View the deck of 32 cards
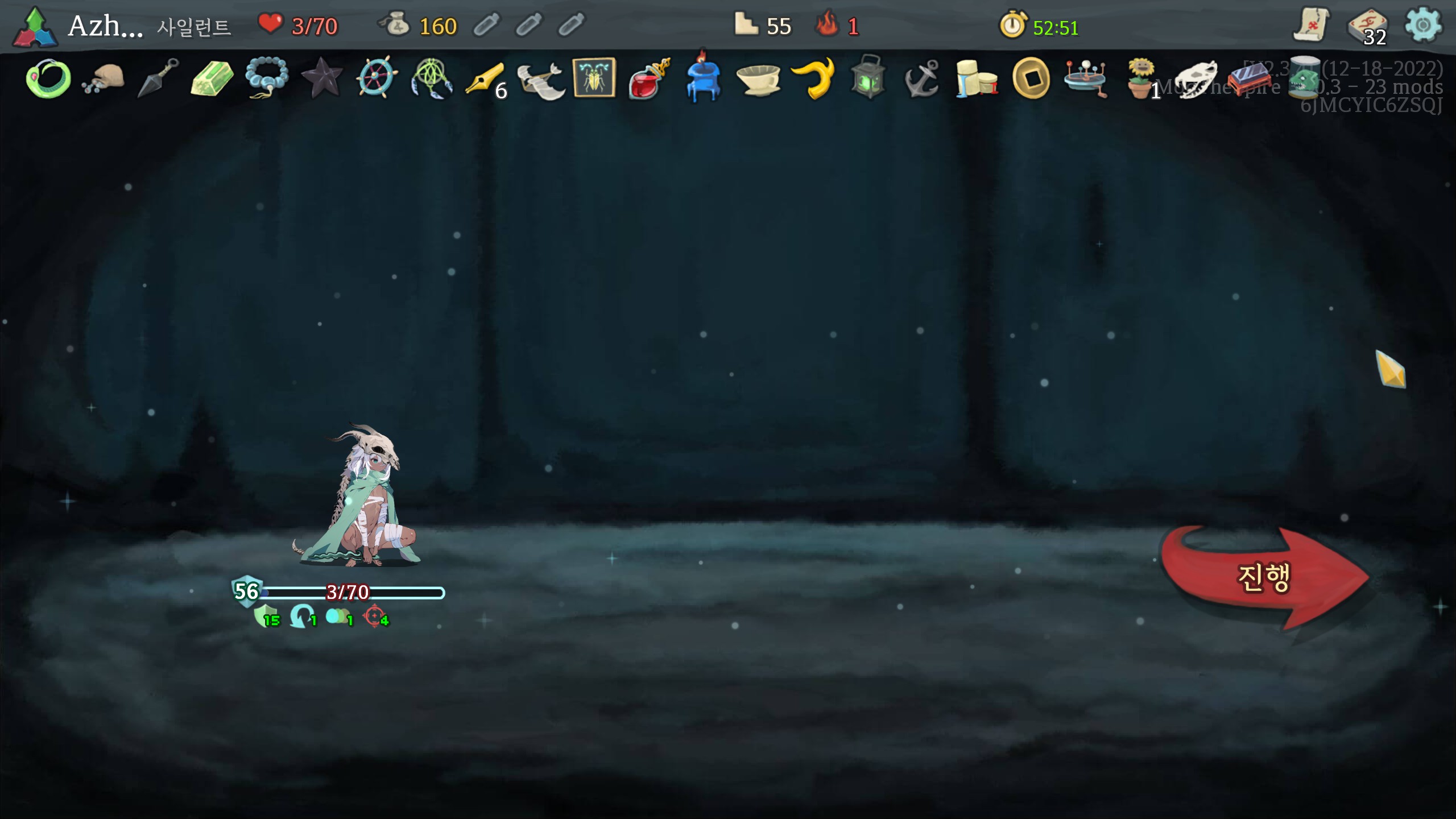The image size is (1456, 819). pyautogui.click(x=1367, y=27)
